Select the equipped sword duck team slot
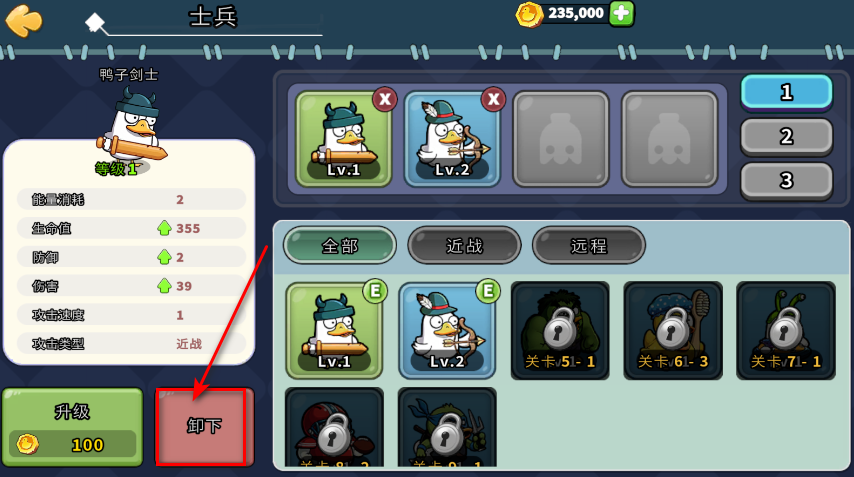The width and height of the screenshot is (854, 477). pos(343,140)
